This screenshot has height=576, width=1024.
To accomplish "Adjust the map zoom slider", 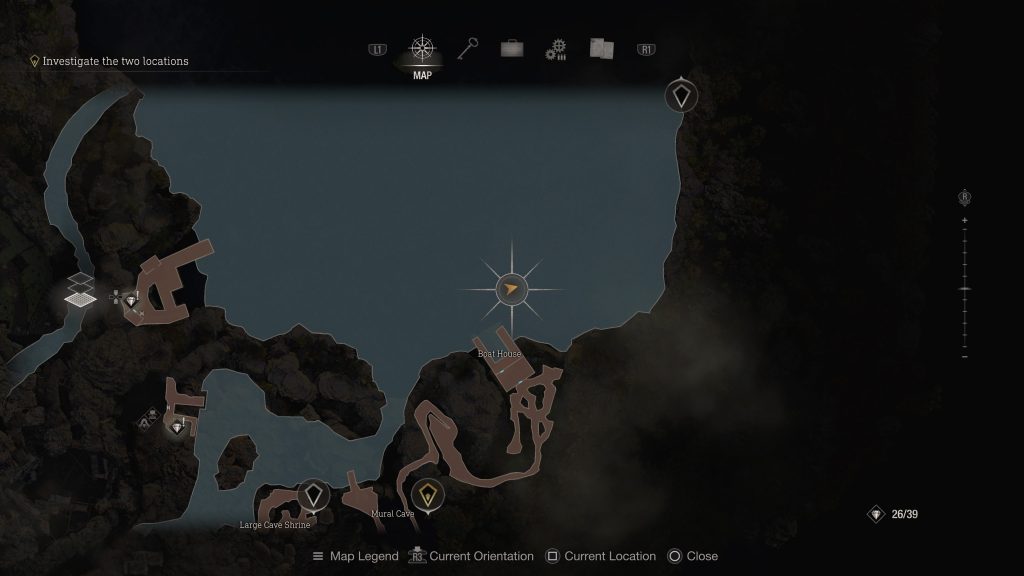I will point(964,288).
